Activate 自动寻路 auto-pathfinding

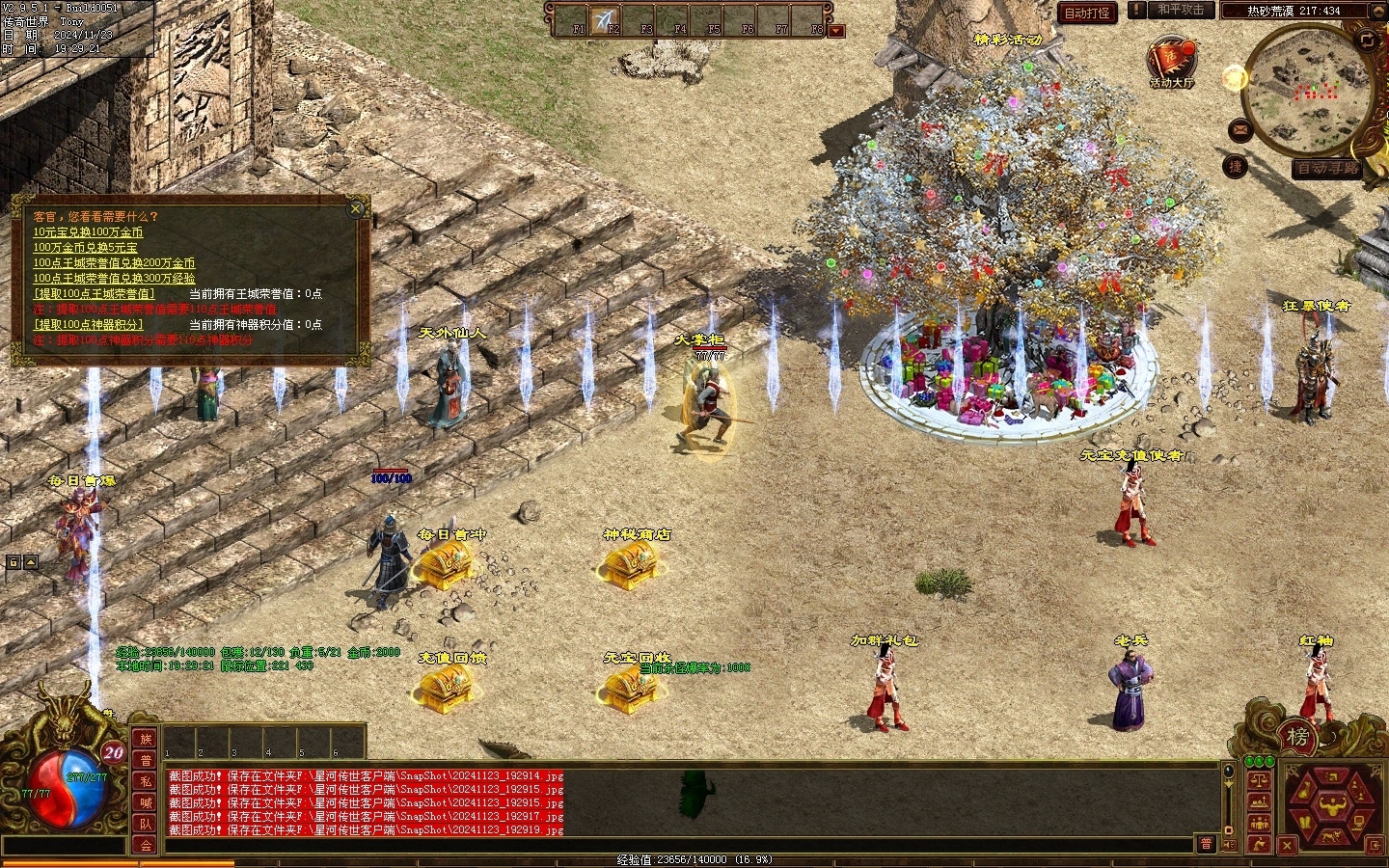click(x=1327, y=168)
